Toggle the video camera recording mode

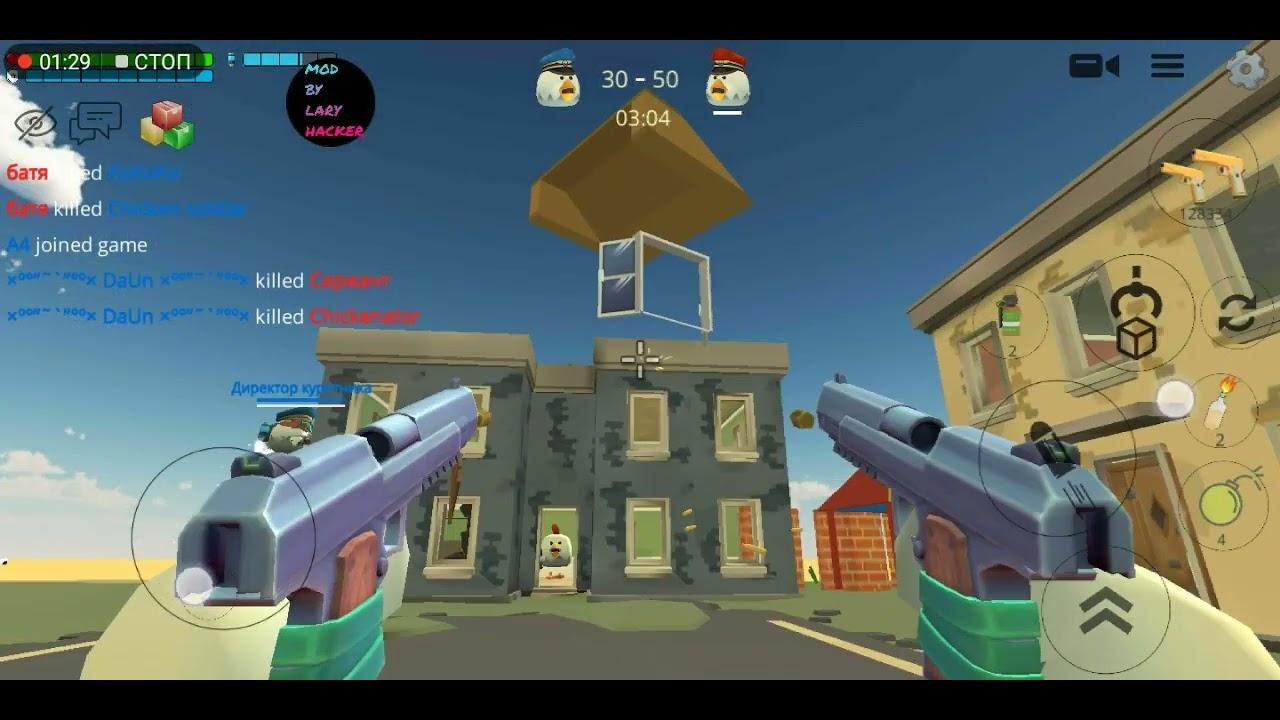pos(1096,66)
